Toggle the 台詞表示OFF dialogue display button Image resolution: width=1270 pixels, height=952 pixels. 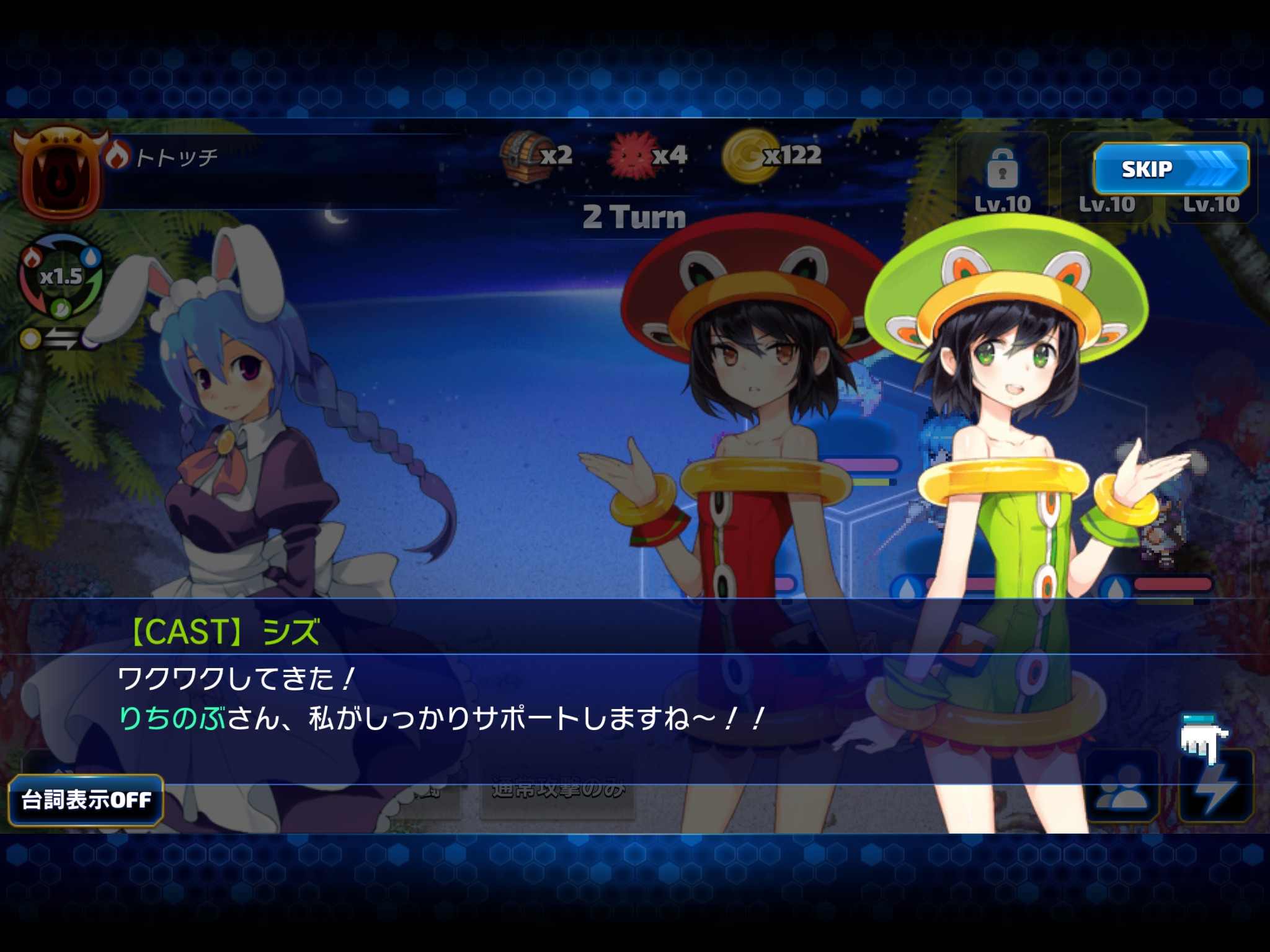coord(86,800)
